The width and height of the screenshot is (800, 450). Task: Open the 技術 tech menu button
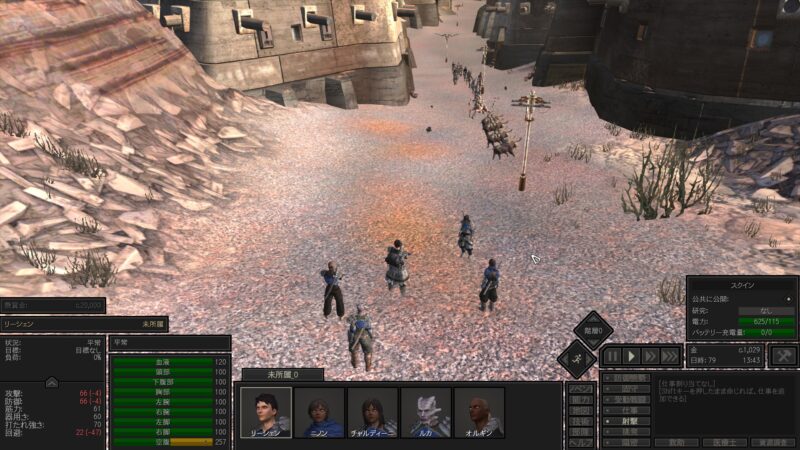[580, 421]
